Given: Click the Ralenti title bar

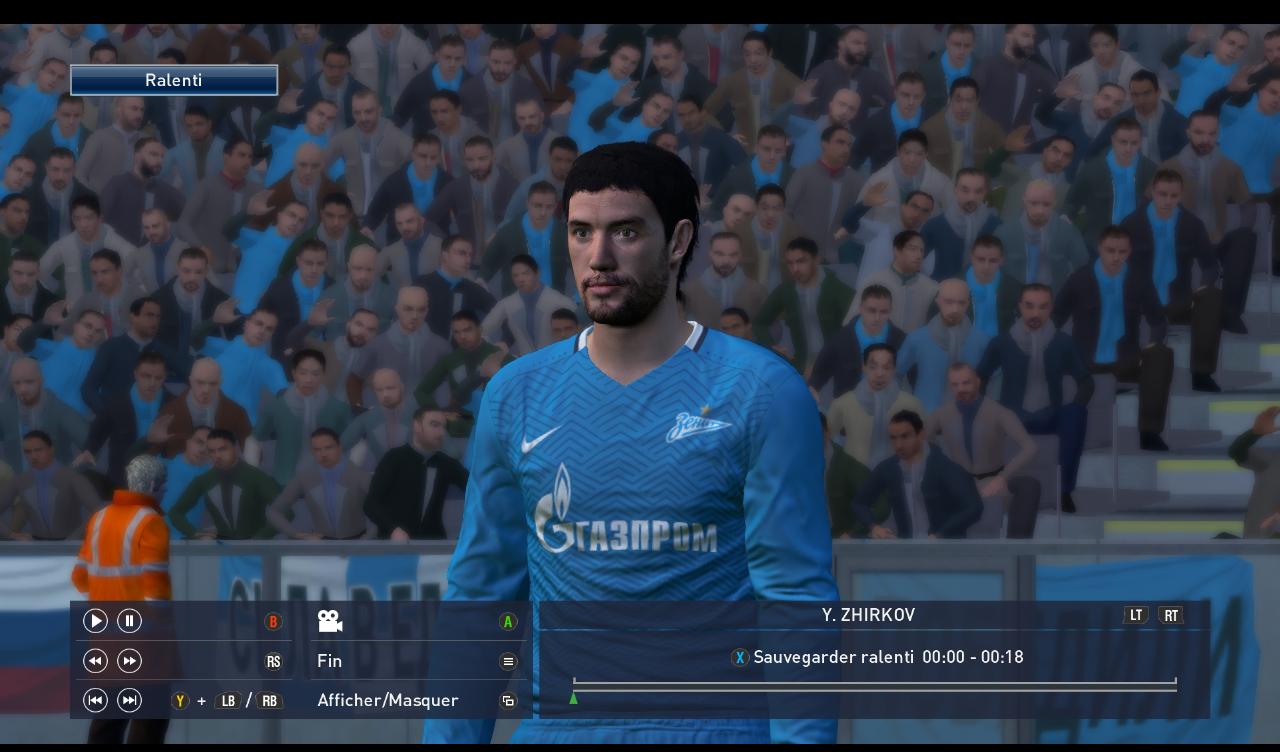Looking at the screenshot, I should (173, 80).
